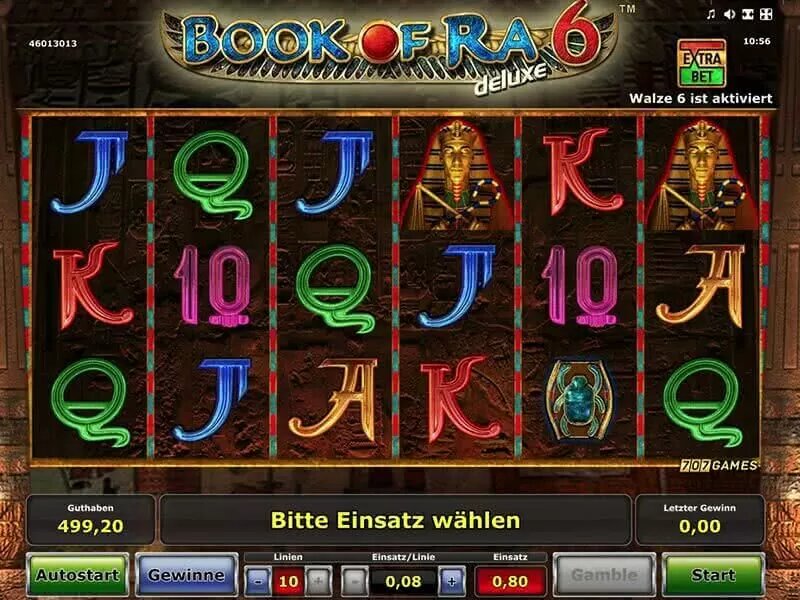Toggle the music note icon
The image size is (800, 600).
pyautogui.click(x=711, y=15)
